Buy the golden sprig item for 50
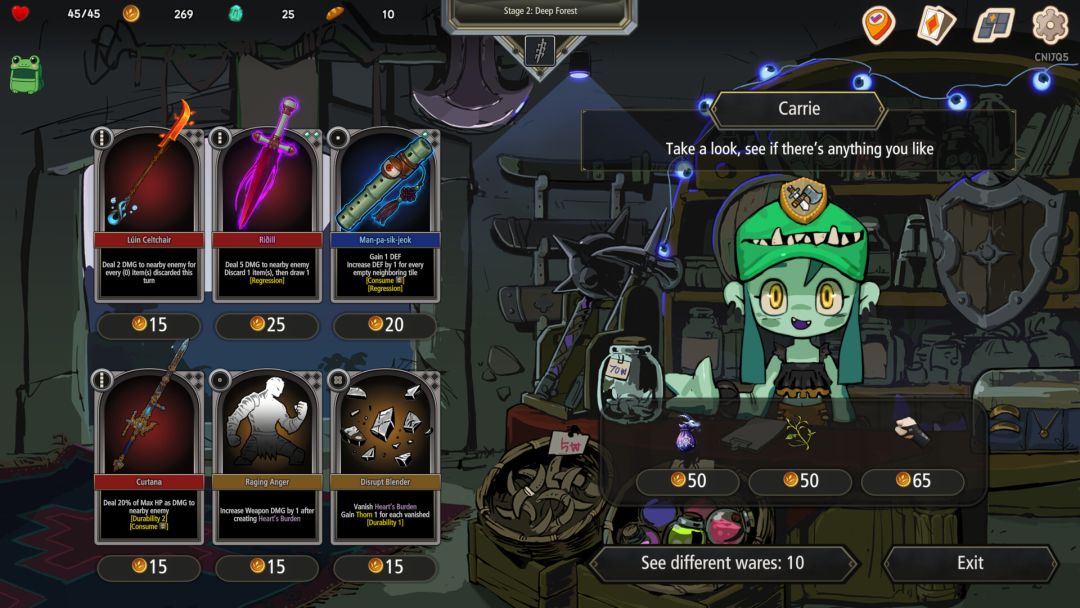Image resolution: width=1080 pixels, height=608 pixels. 800,434
